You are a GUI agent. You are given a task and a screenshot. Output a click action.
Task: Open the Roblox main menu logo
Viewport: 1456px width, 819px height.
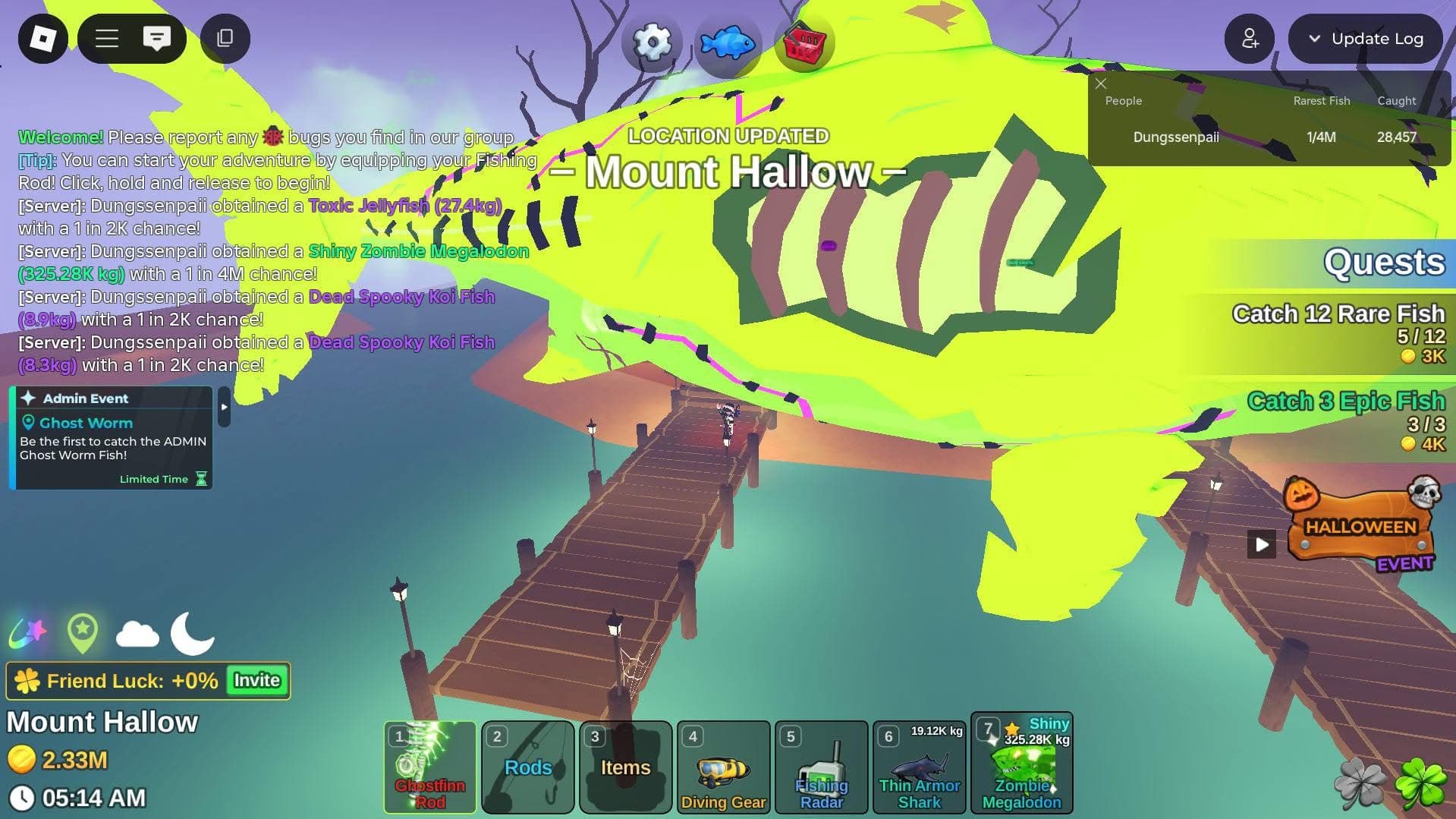click(x=42, y=39)
